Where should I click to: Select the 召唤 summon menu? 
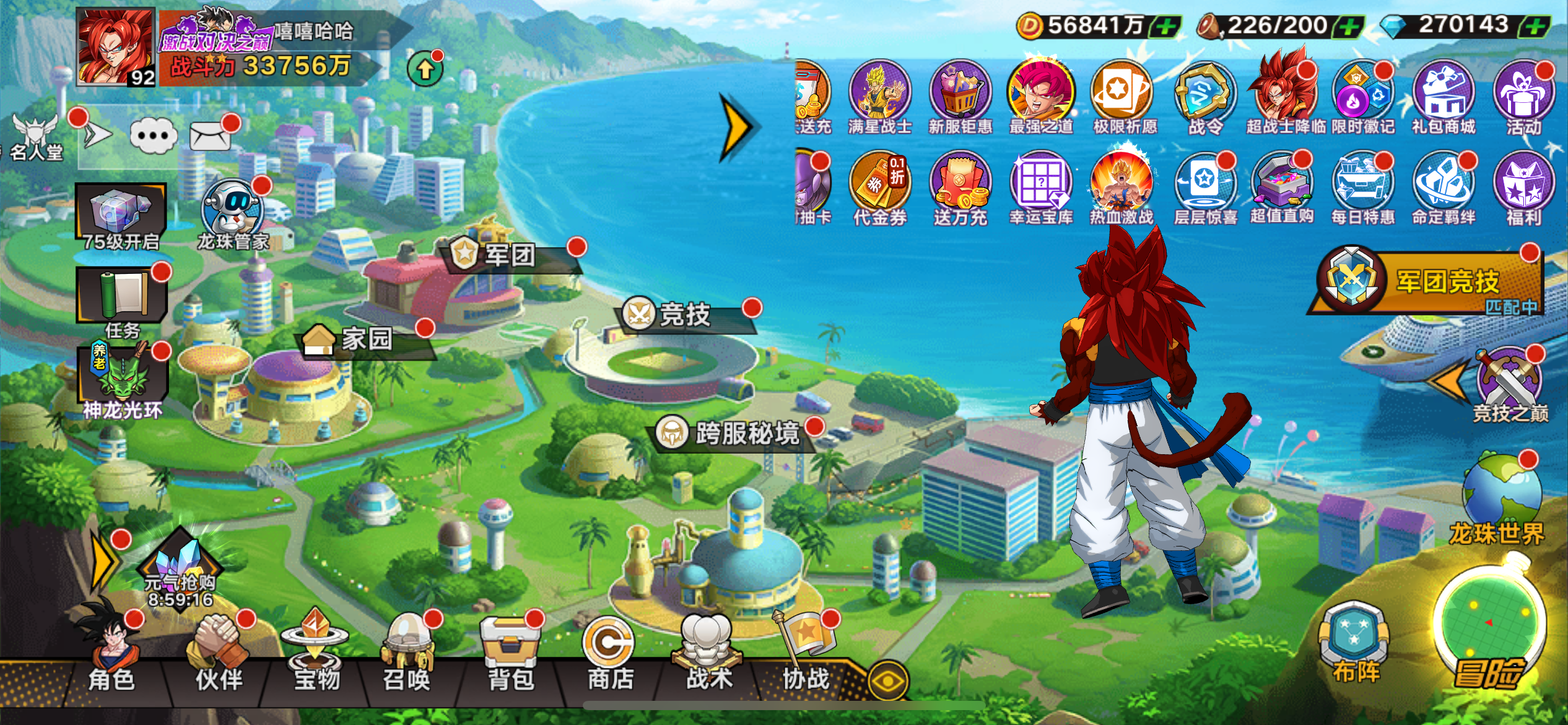(407, 652)
